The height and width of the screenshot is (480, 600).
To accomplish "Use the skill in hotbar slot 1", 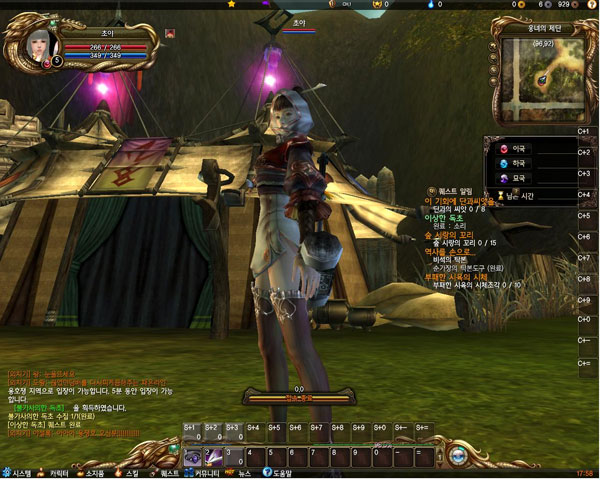I will 191,457.
